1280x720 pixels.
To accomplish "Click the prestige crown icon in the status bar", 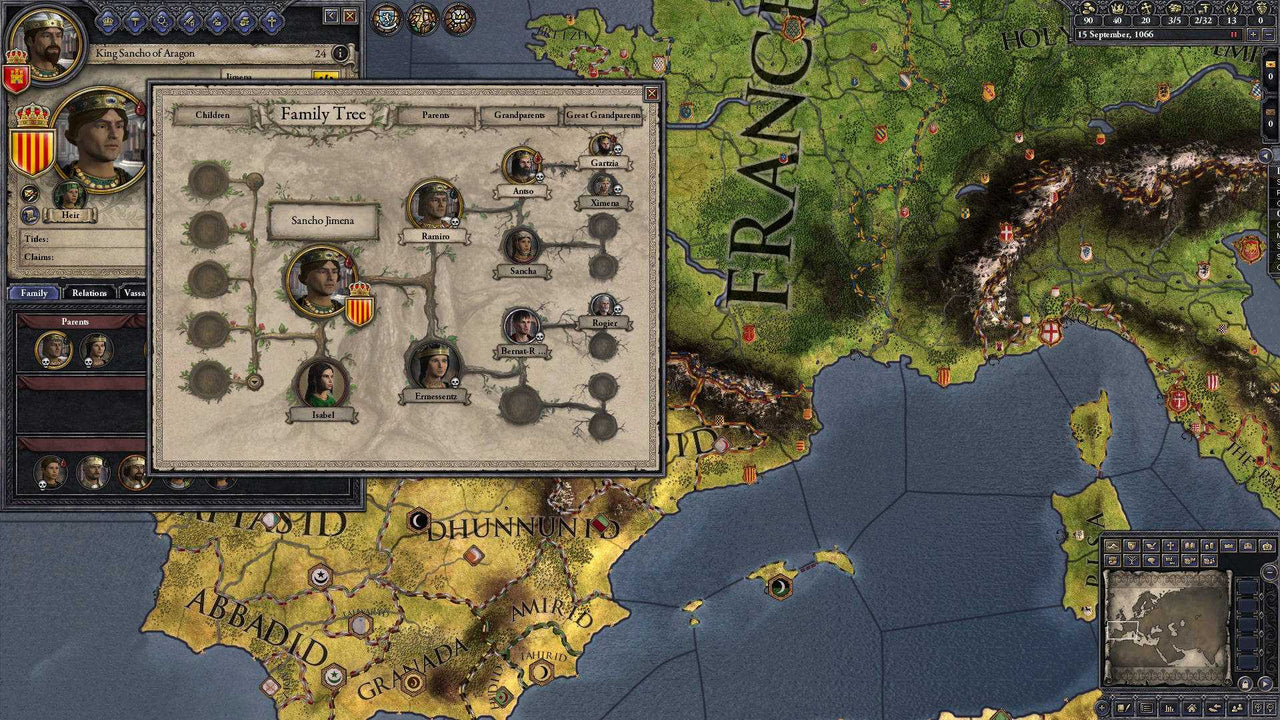I will [1117, 9].
